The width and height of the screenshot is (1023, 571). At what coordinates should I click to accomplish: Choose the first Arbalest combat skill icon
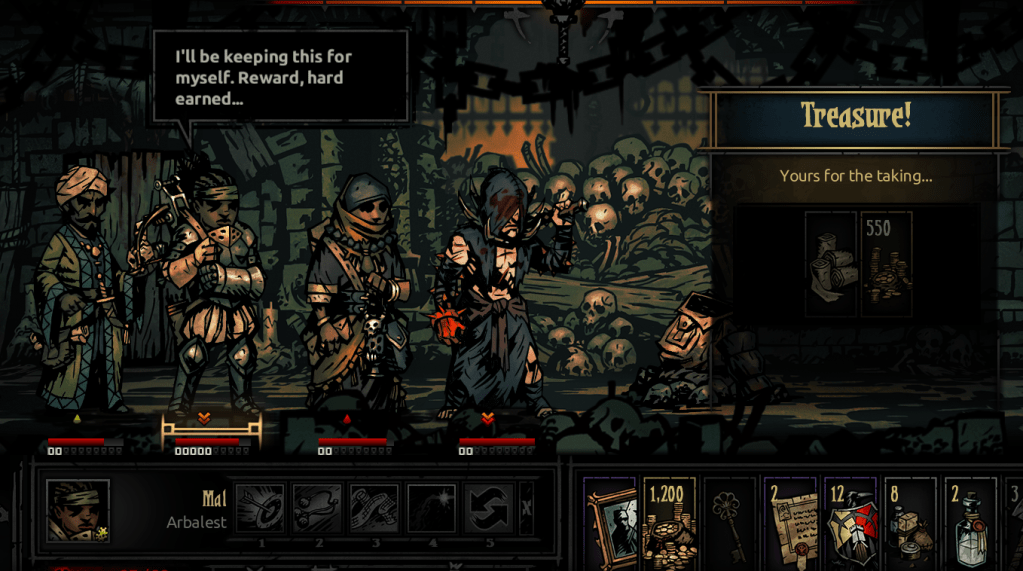click(260, 508)
